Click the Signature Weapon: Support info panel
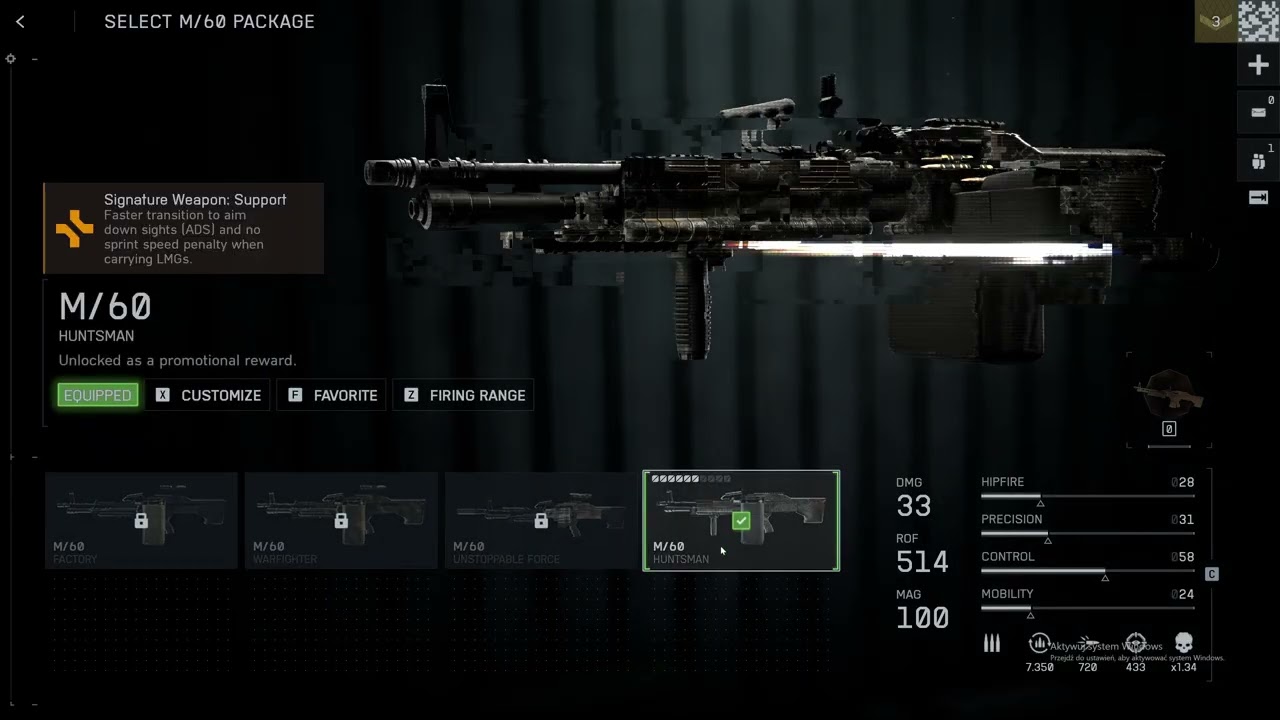The image size is (1280, 720). pos(183,228)
